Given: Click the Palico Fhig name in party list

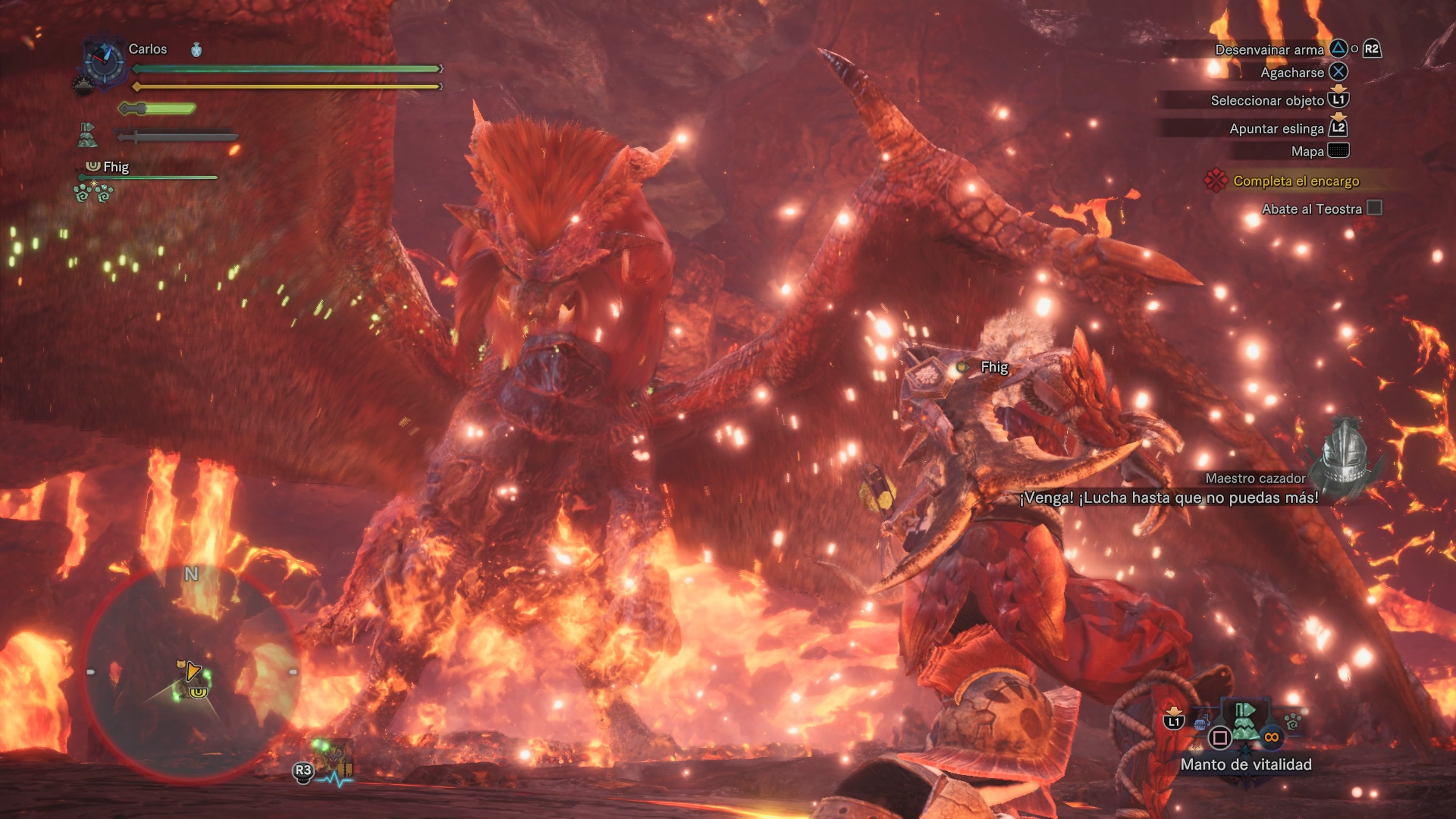Looking at the screenshot, I should [x=116, y=167].
